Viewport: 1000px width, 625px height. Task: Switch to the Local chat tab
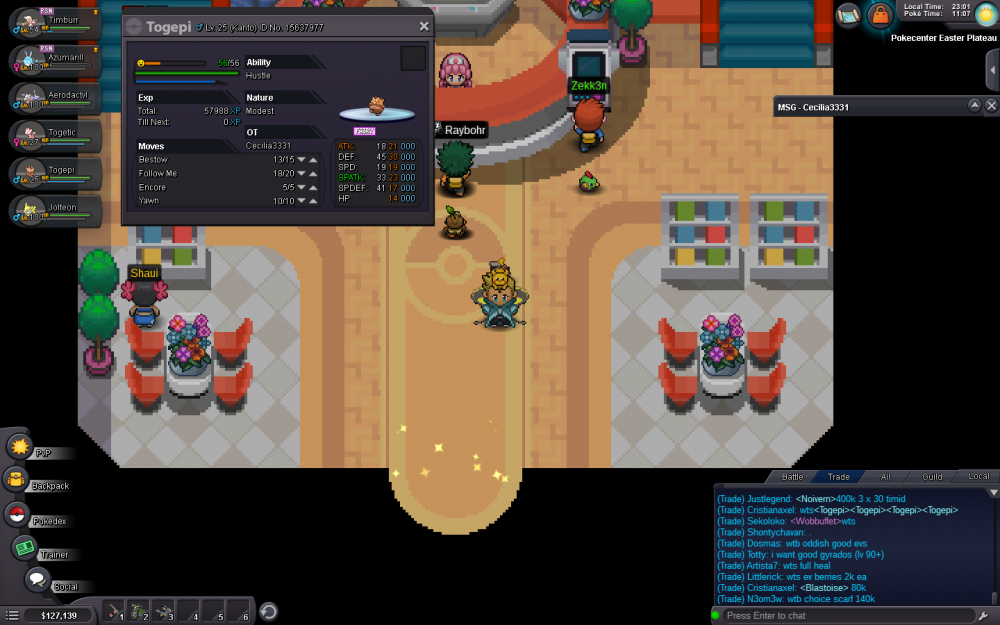978,477
